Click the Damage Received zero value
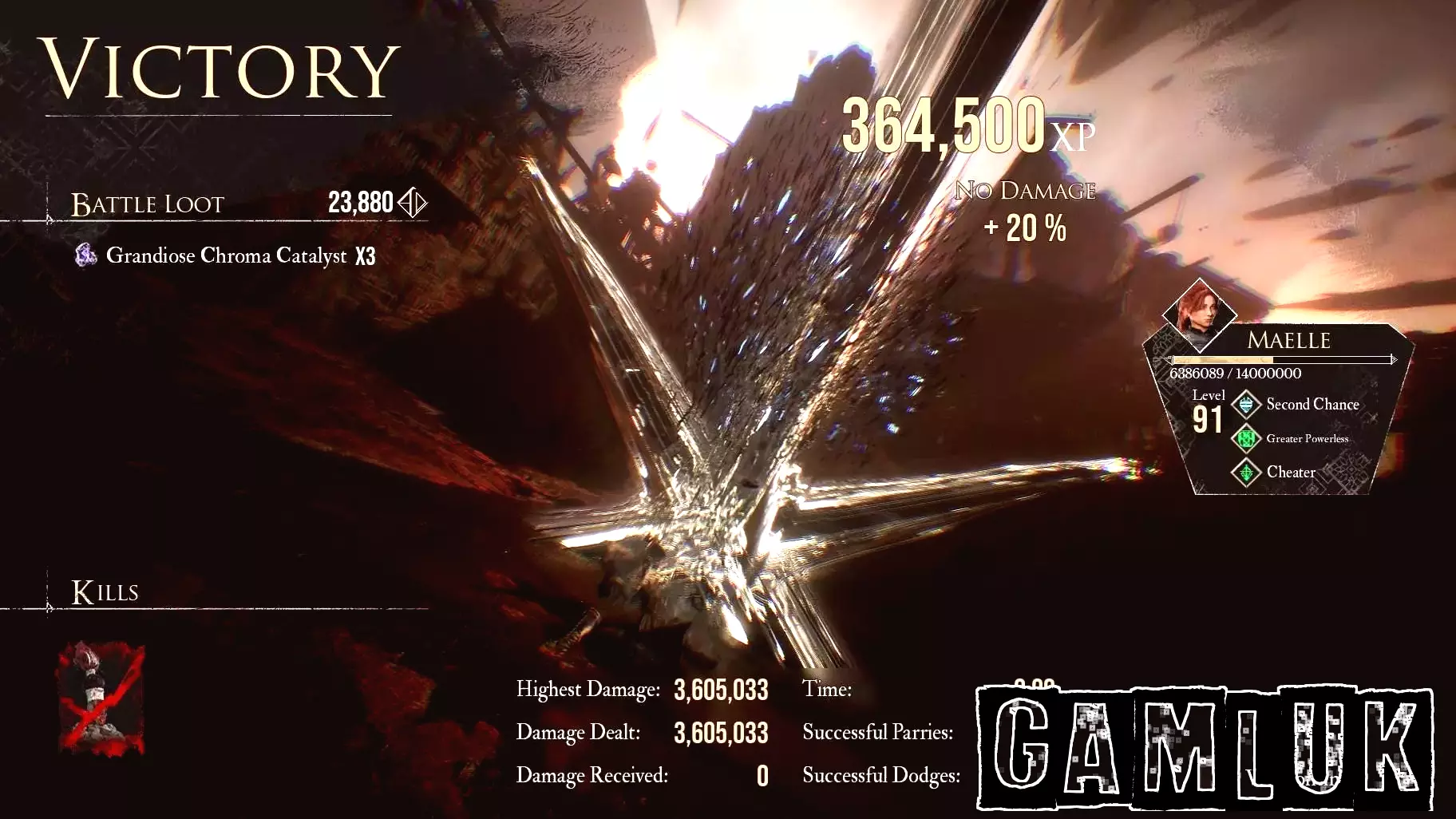Image resolution: width=1456 pixels, height=819 pixels. 762,774
